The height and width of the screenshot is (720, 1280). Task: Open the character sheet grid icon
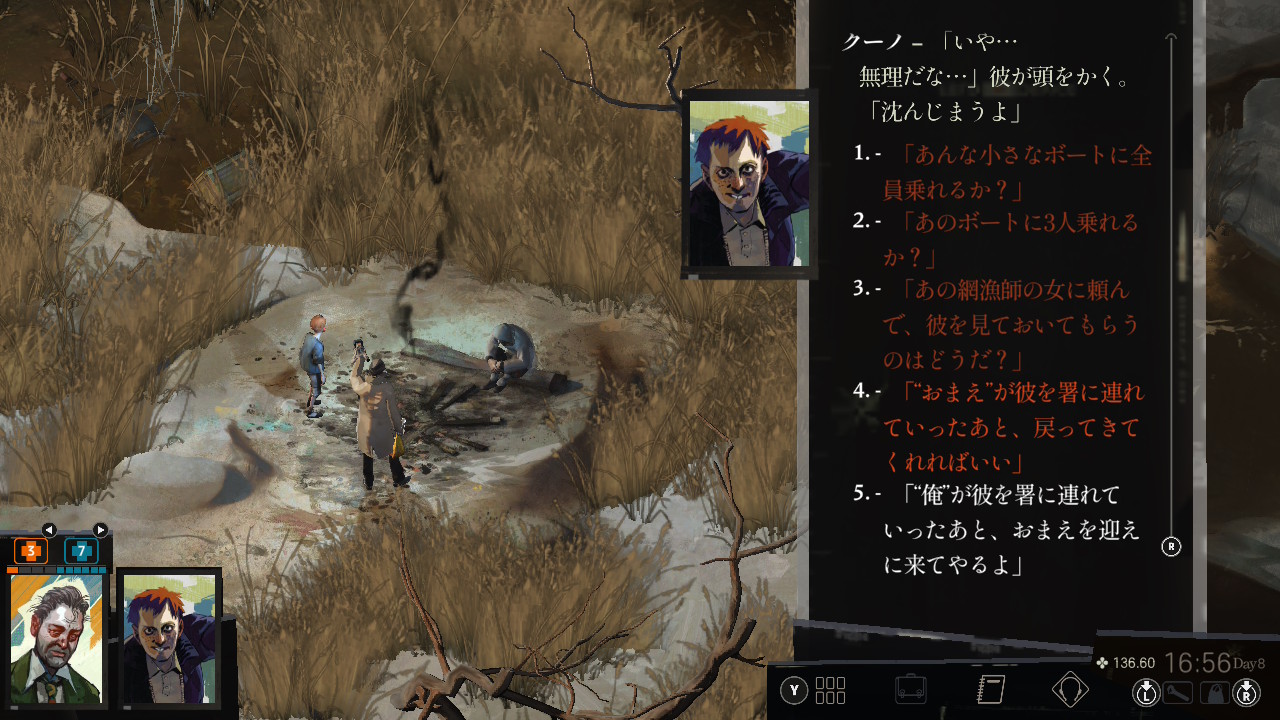(830, 690)
